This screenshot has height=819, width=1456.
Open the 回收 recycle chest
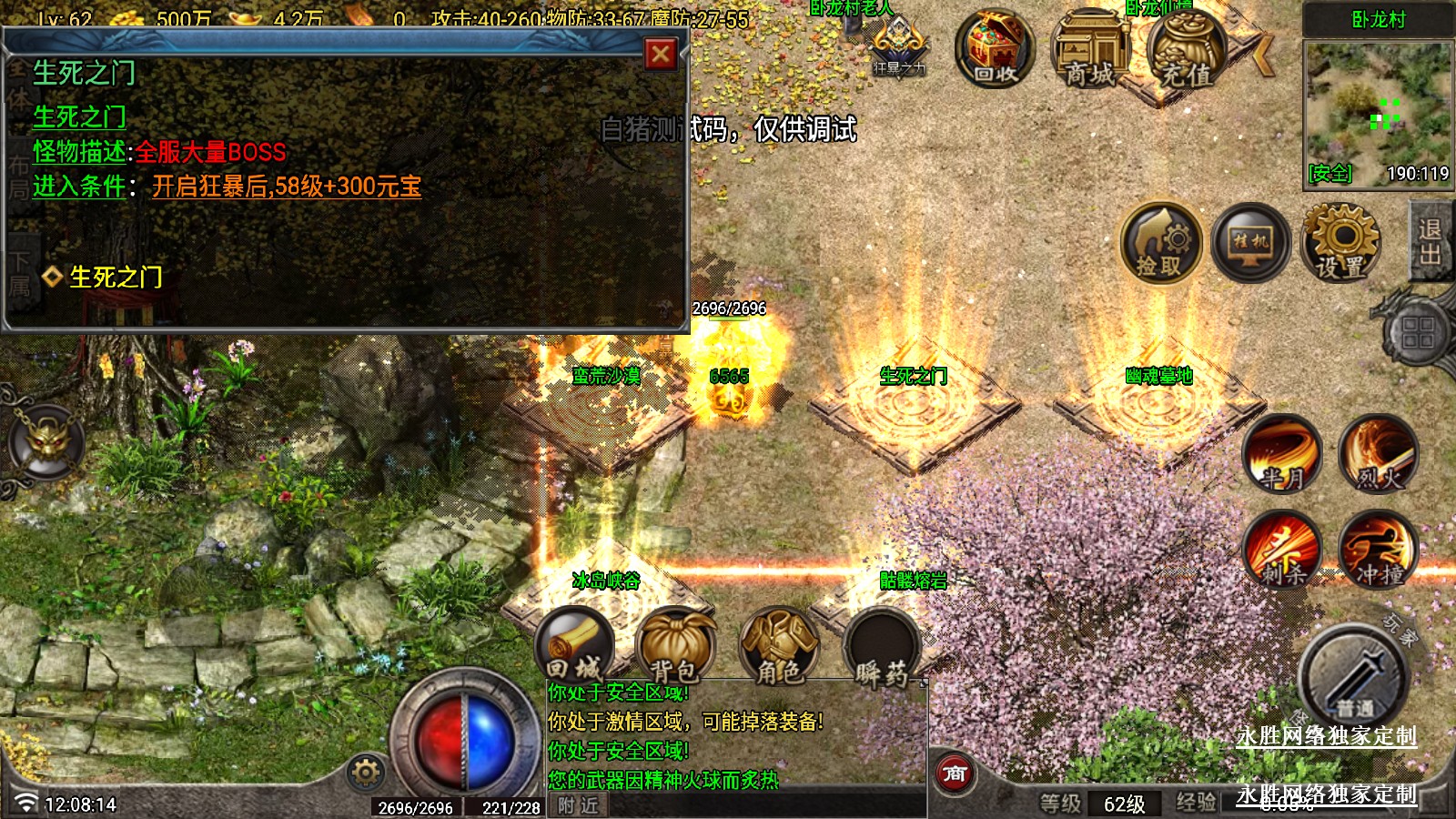[x=994, y=50]
